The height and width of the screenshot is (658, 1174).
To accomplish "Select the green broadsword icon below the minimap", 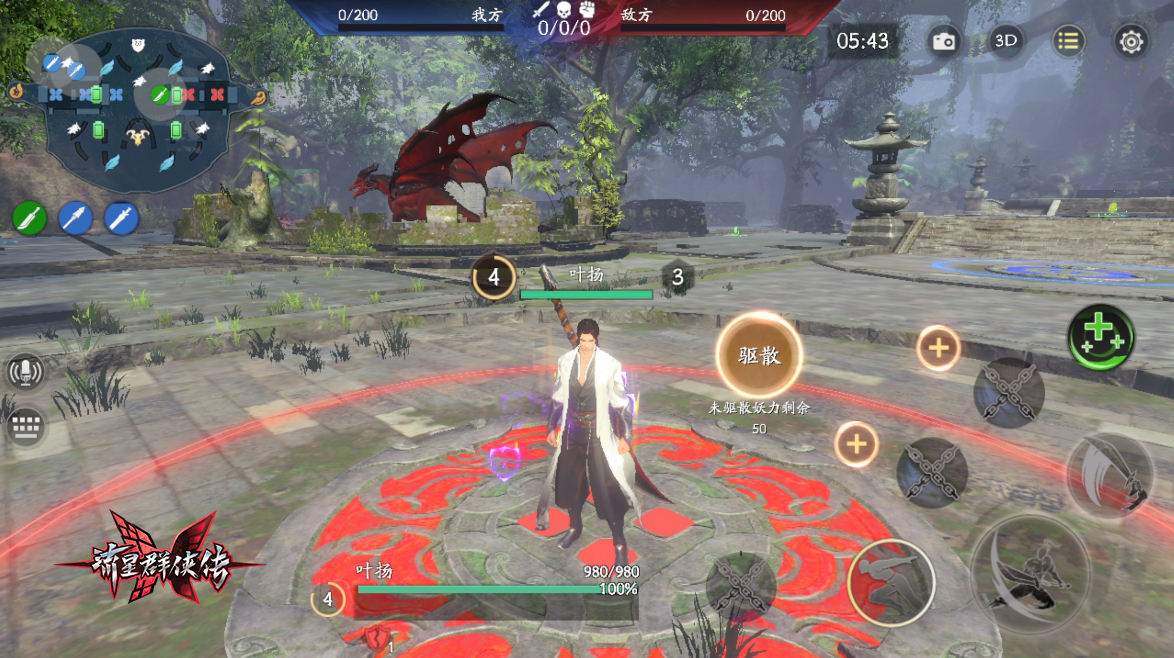I will 30,217.
